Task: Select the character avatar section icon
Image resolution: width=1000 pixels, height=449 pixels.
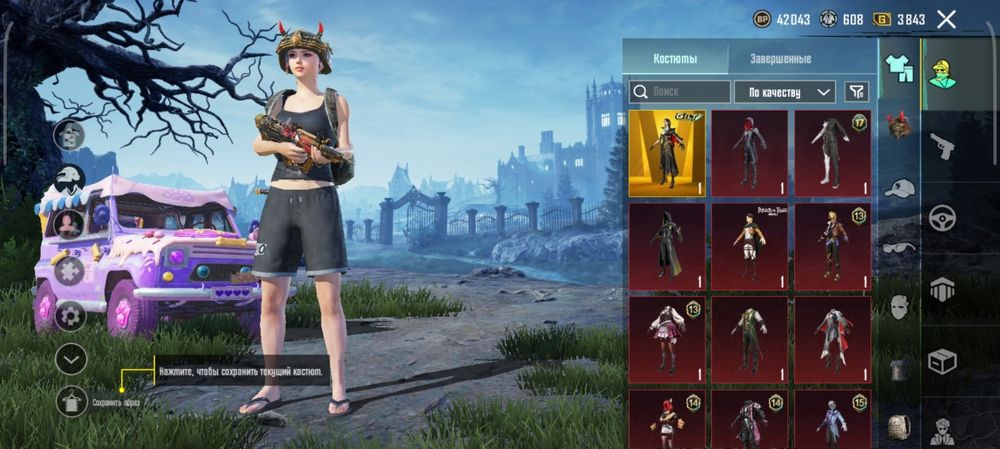Action: click(942, 70)
